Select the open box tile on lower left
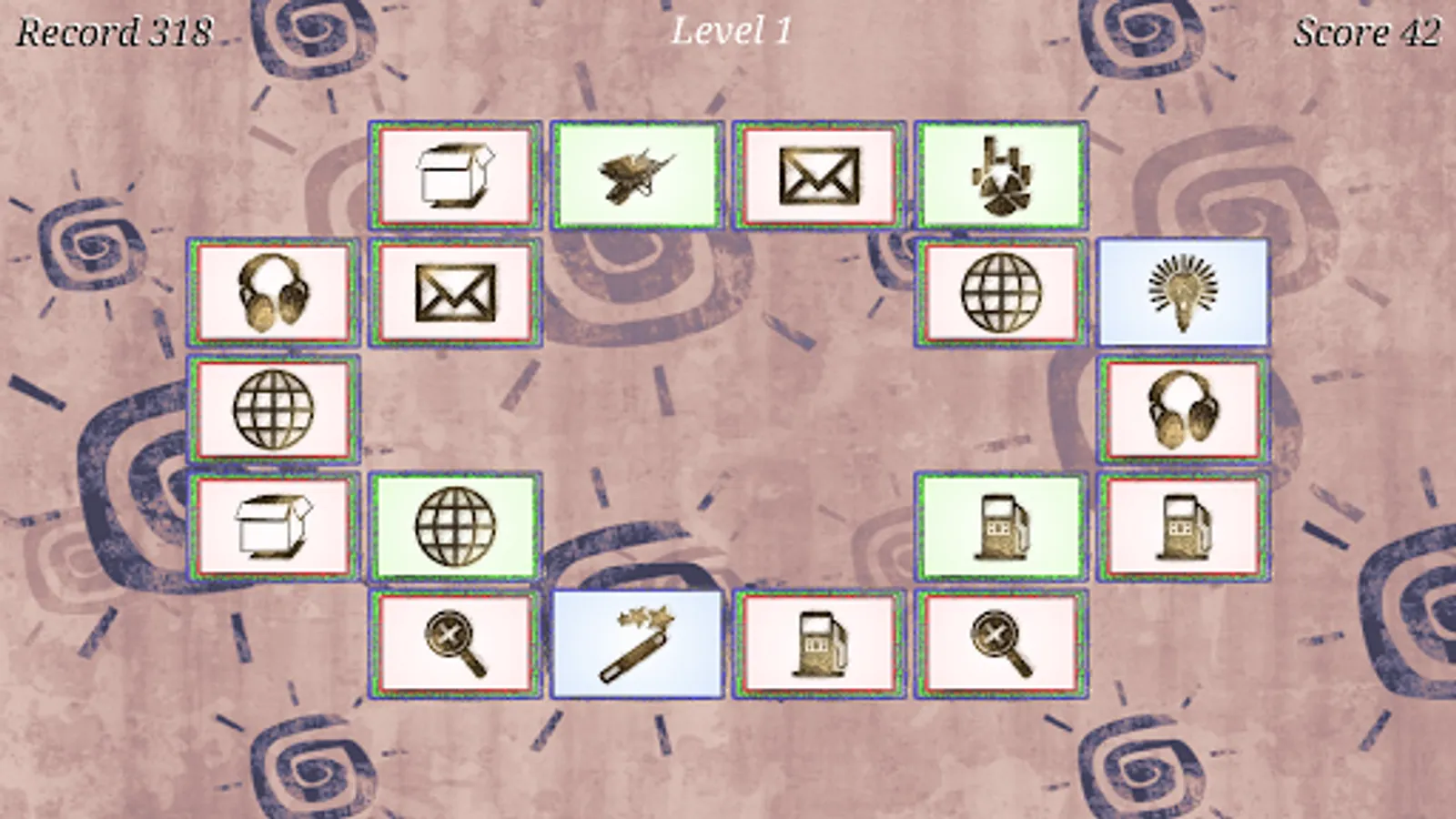1456x819 pixels. tap(273, 528)
